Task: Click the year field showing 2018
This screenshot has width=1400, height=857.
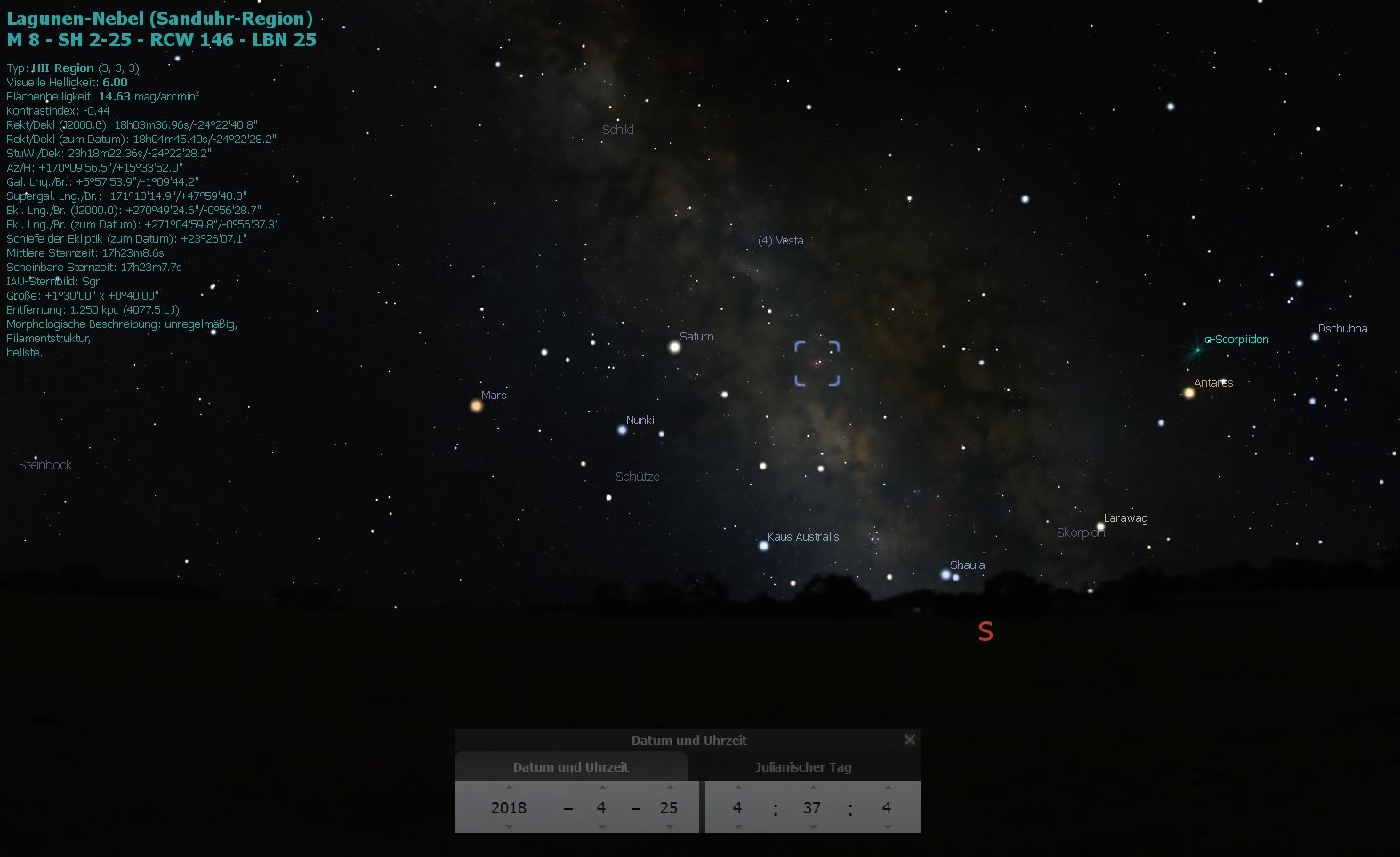Action: click(509, 808)
